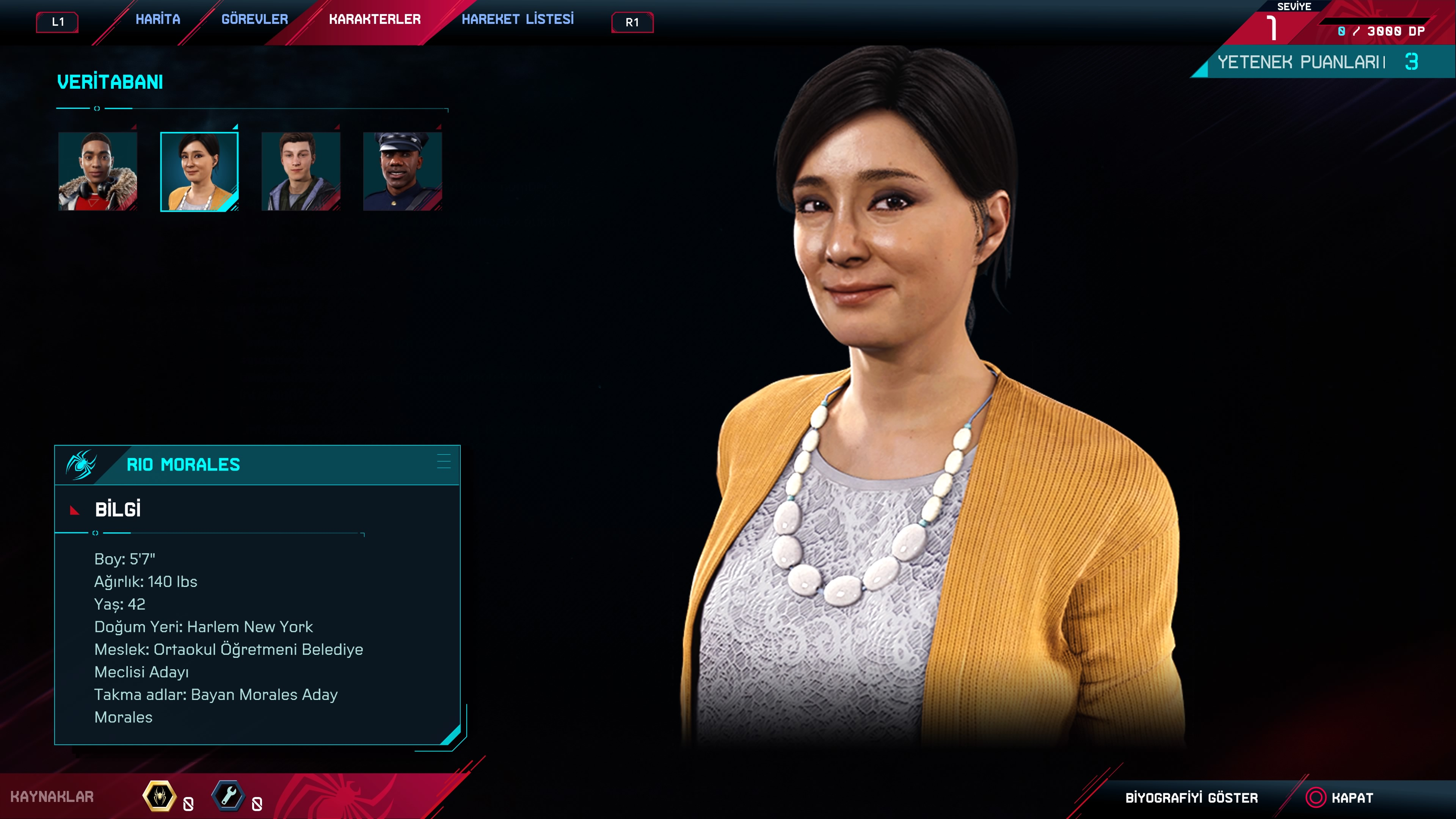Go to the Hareket Listesi tab
1456x819 pixels.
click(517, 20)
